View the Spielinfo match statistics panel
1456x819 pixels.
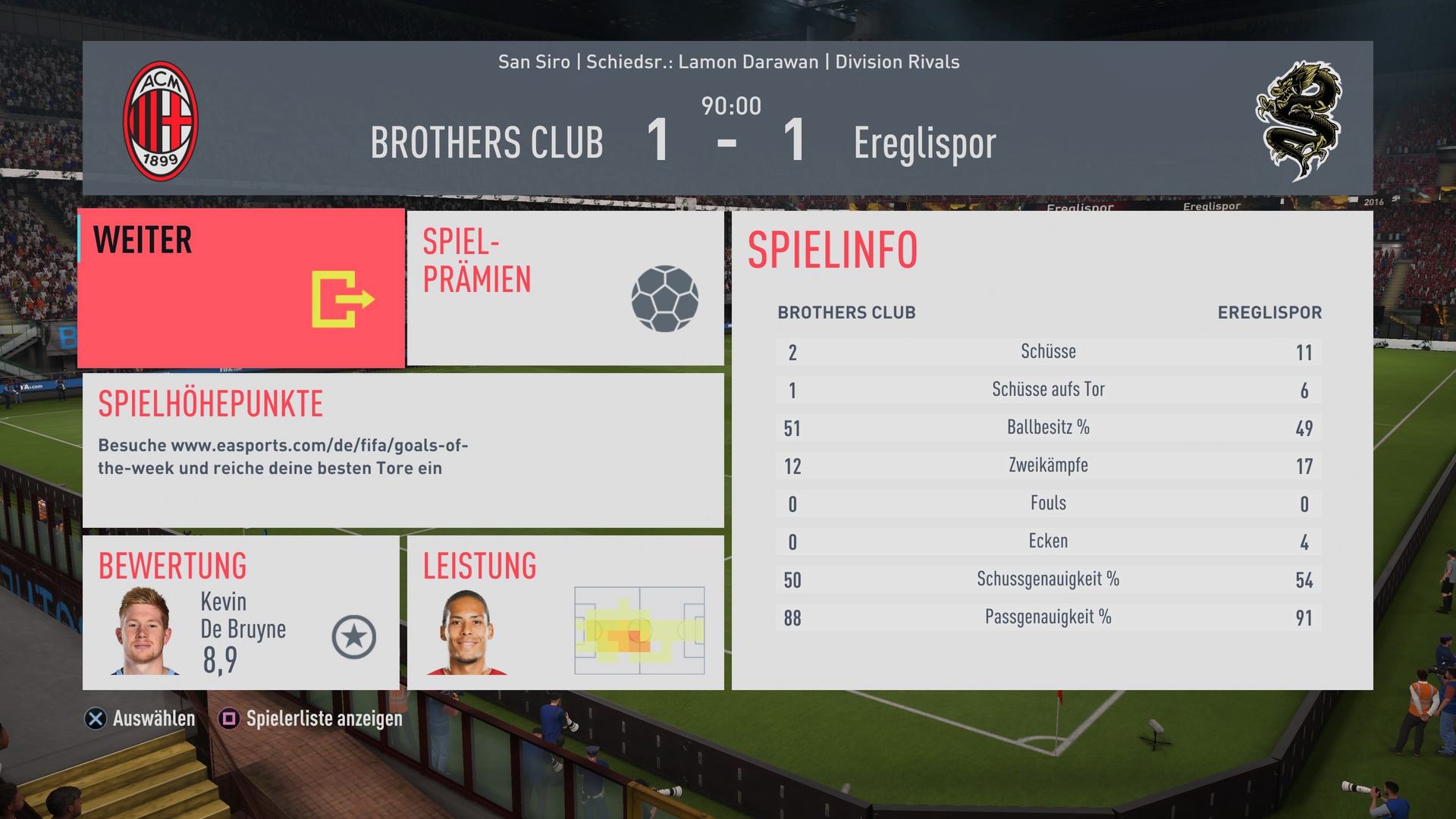[1052, 450]
